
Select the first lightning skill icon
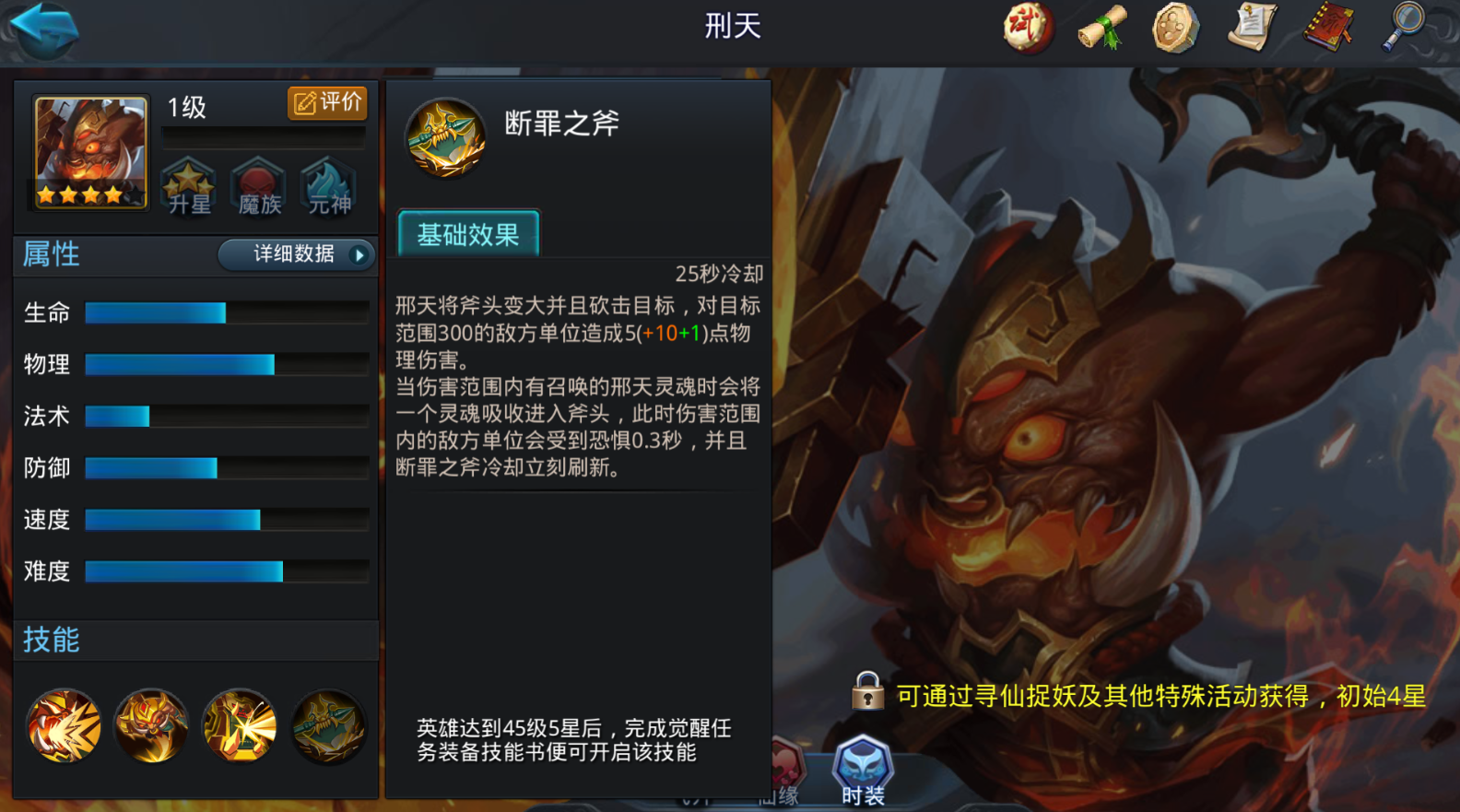tap(63, 728)
